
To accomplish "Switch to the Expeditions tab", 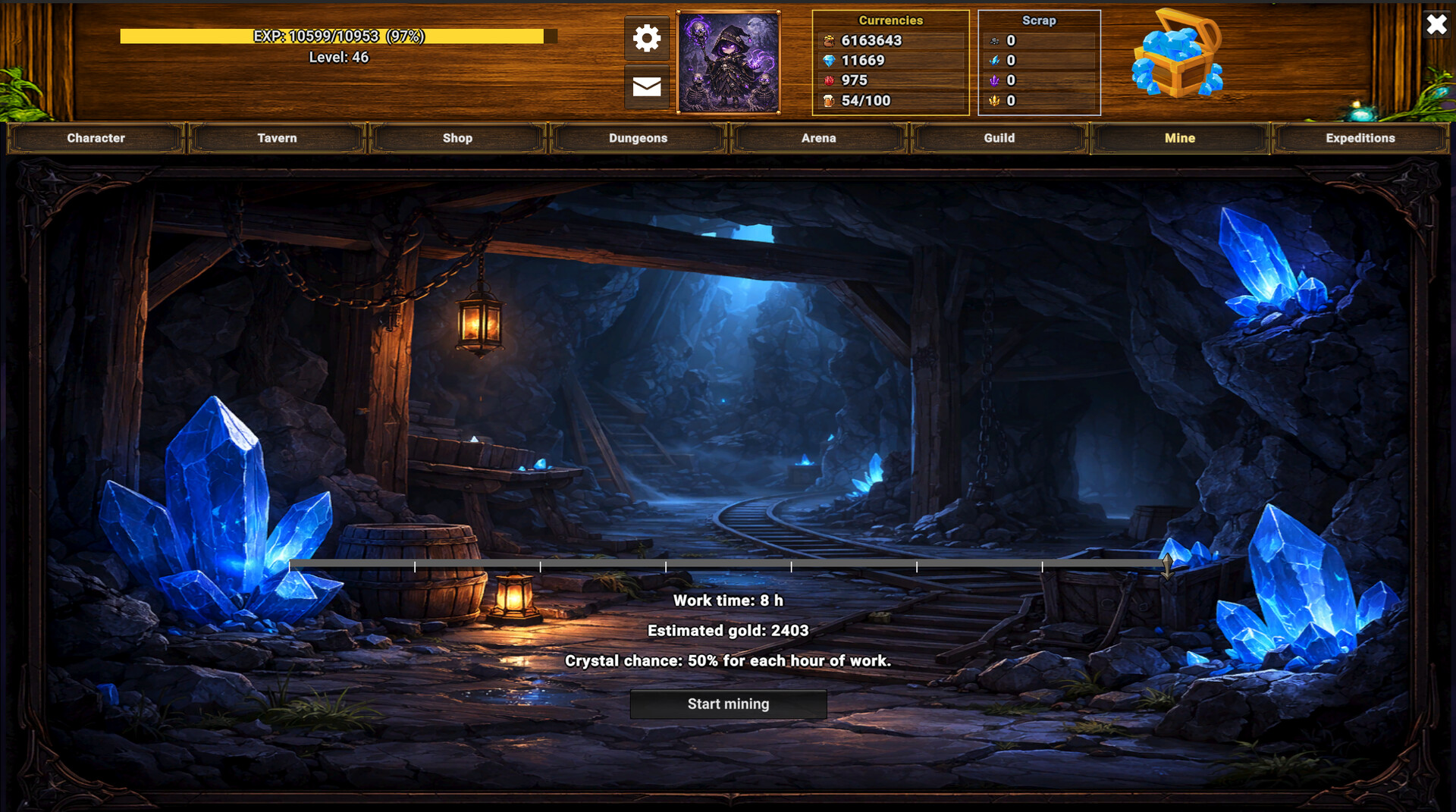I will pyautogui.click(x=1360, y=138).
